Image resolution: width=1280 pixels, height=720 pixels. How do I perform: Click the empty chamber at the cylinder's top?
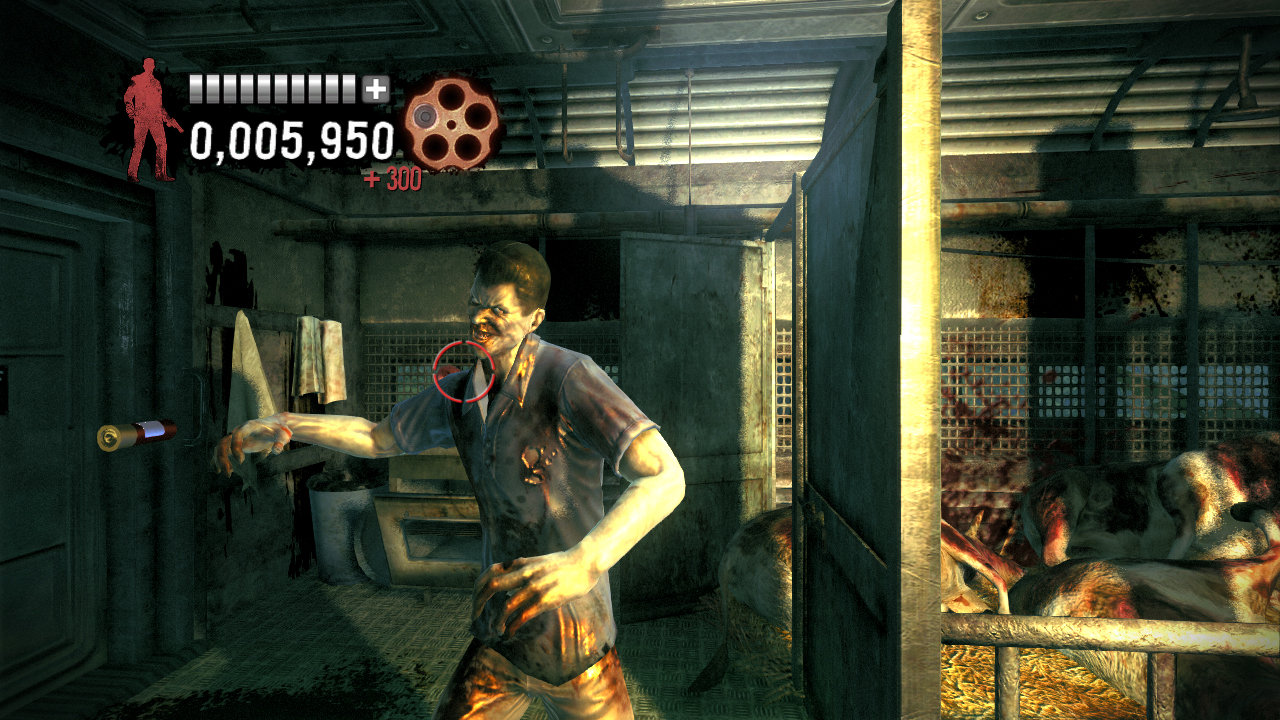click(x=450, y=95)
